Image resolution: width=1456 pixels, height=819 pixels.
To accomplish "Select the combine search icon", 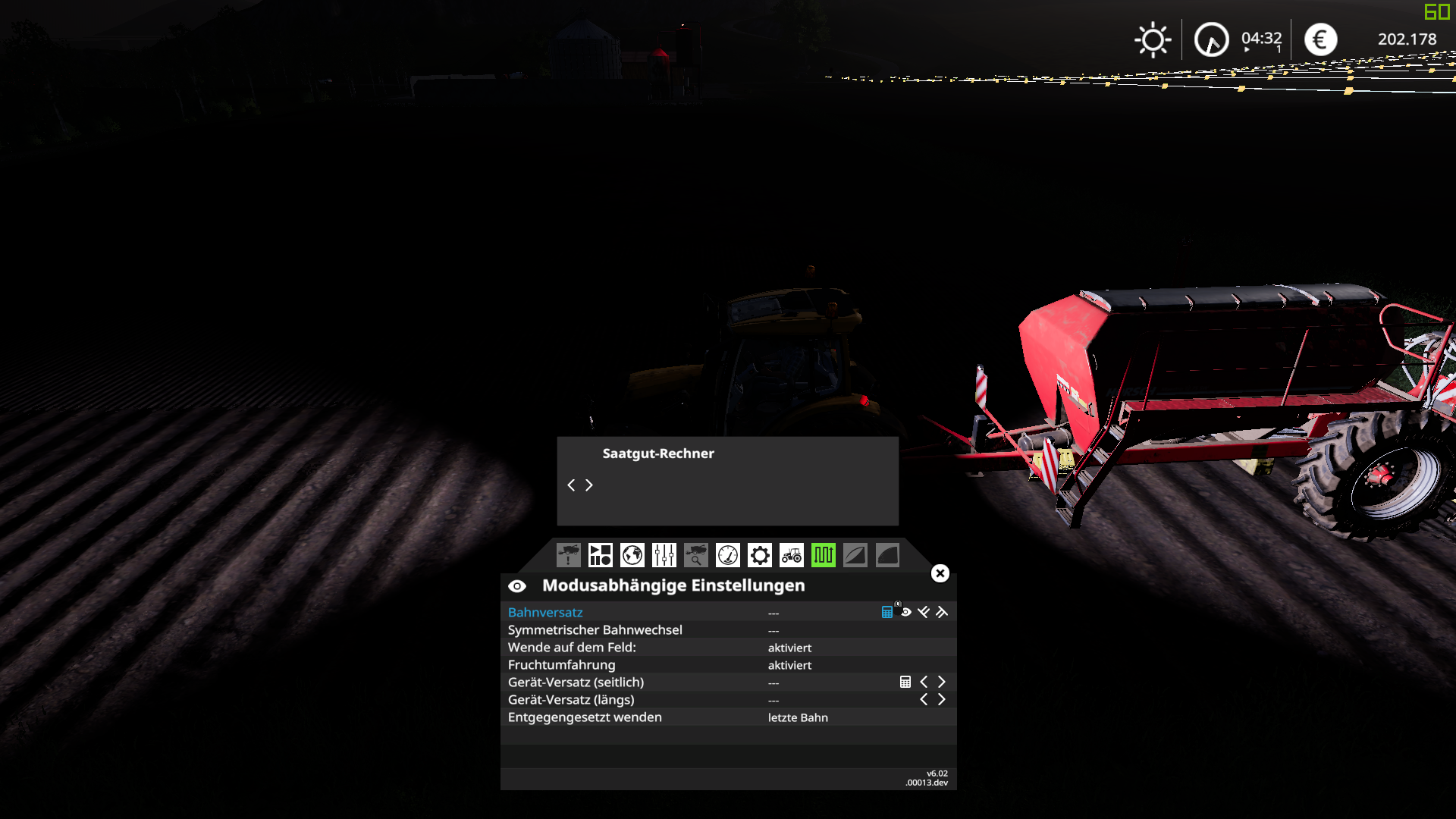I will tap(695, 555).
